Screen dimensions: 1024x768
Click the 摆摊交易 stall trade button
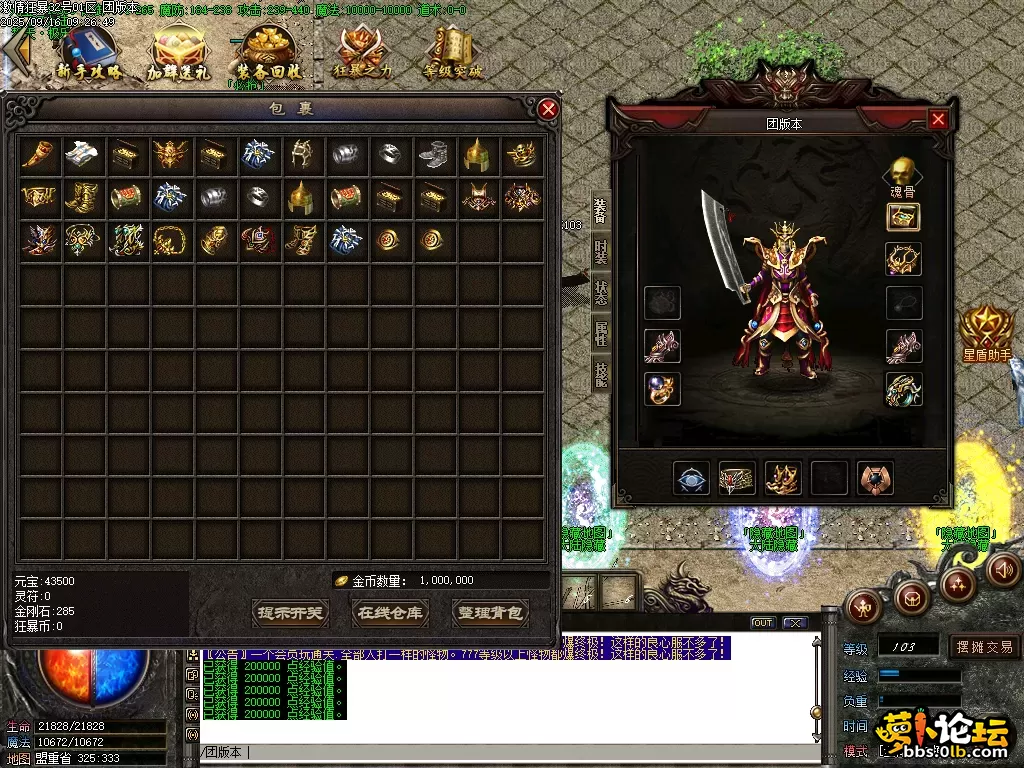pos(984,647)
